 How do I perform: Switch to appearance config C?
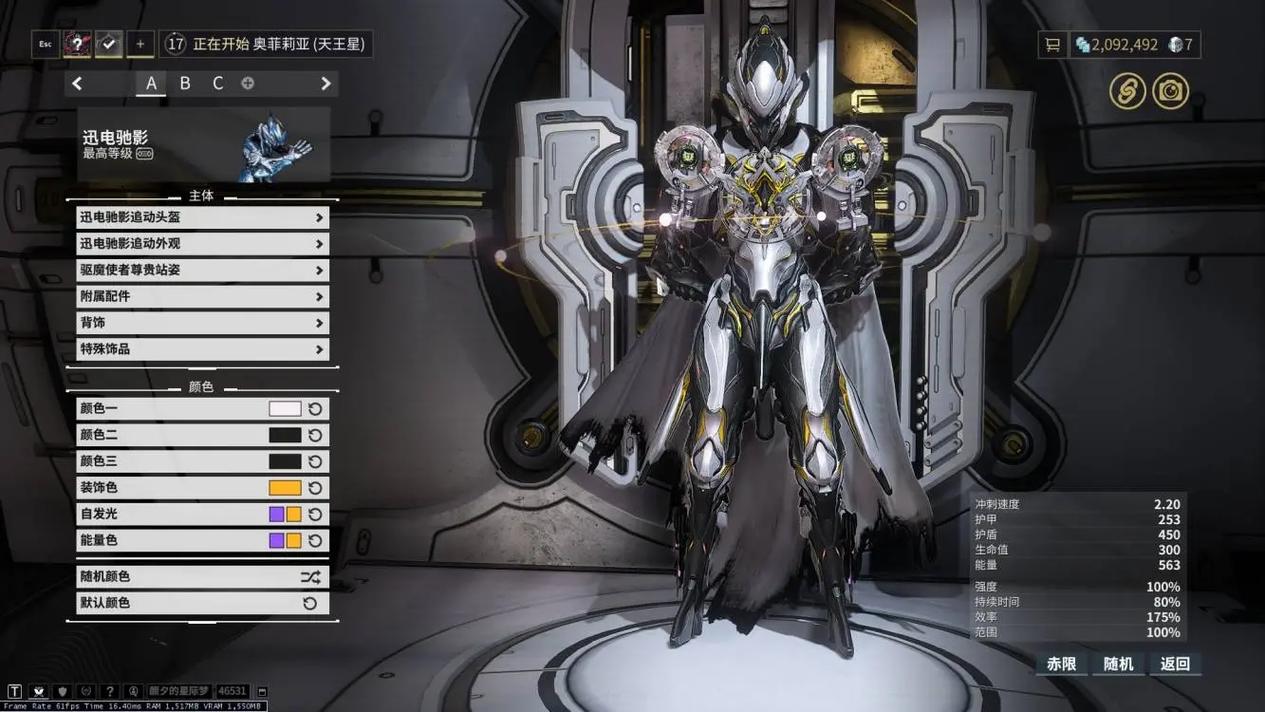(x=218, y=84)
